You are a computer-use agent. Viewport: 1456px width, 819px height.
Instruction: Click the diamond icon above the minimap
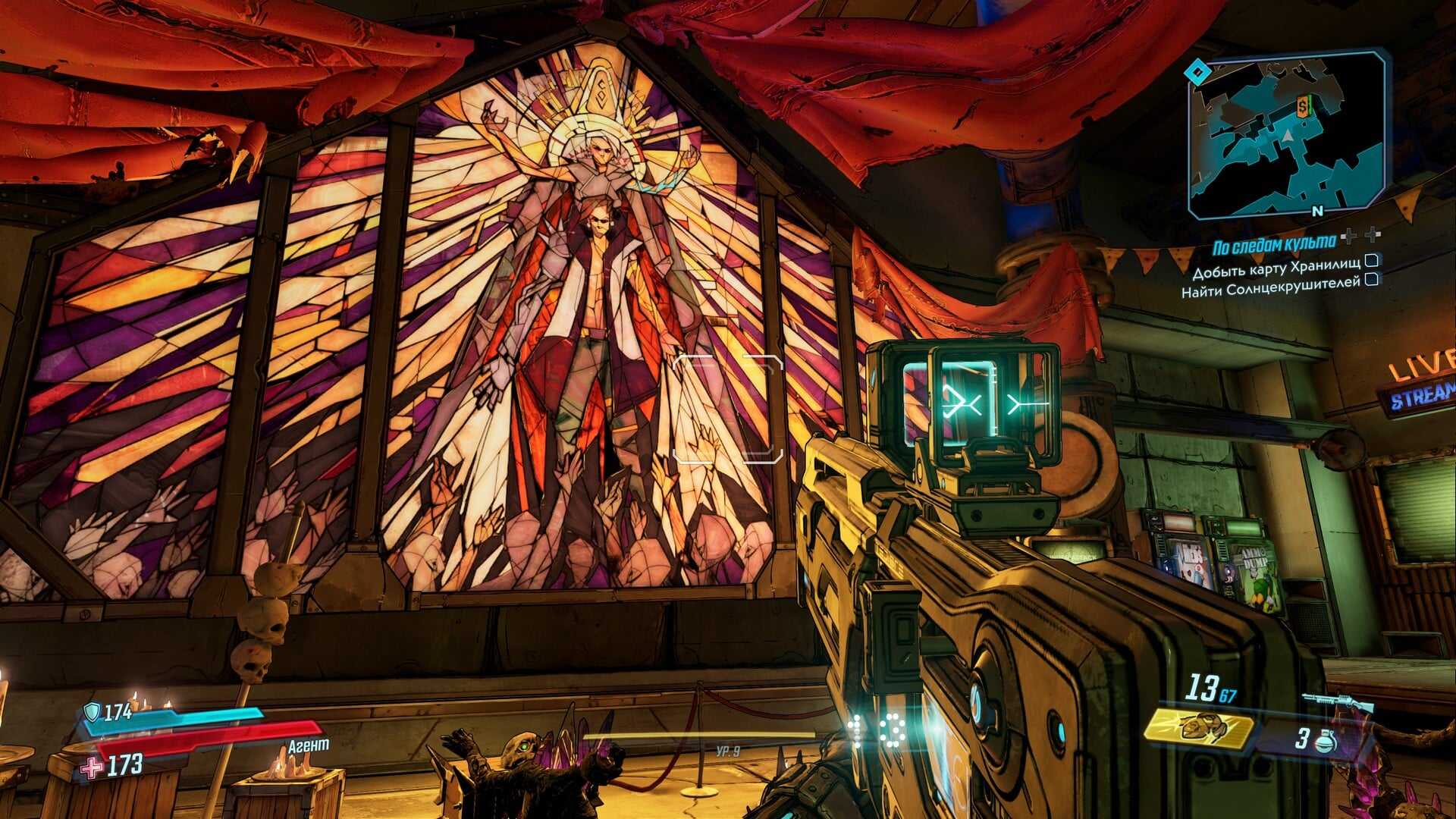click(1197, 74)
